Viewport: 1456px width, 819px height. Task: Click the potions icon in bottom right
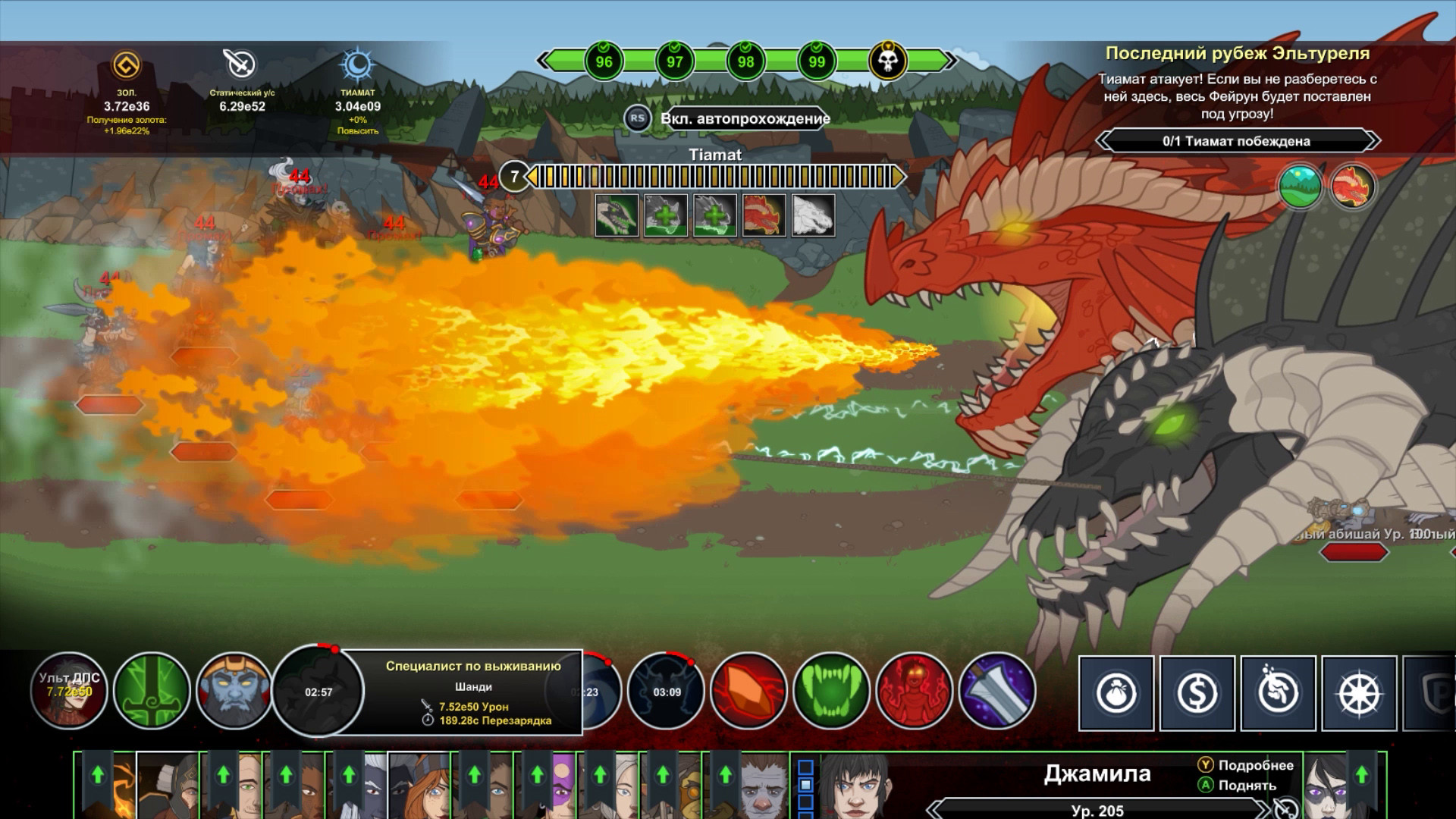[1280, 693]
